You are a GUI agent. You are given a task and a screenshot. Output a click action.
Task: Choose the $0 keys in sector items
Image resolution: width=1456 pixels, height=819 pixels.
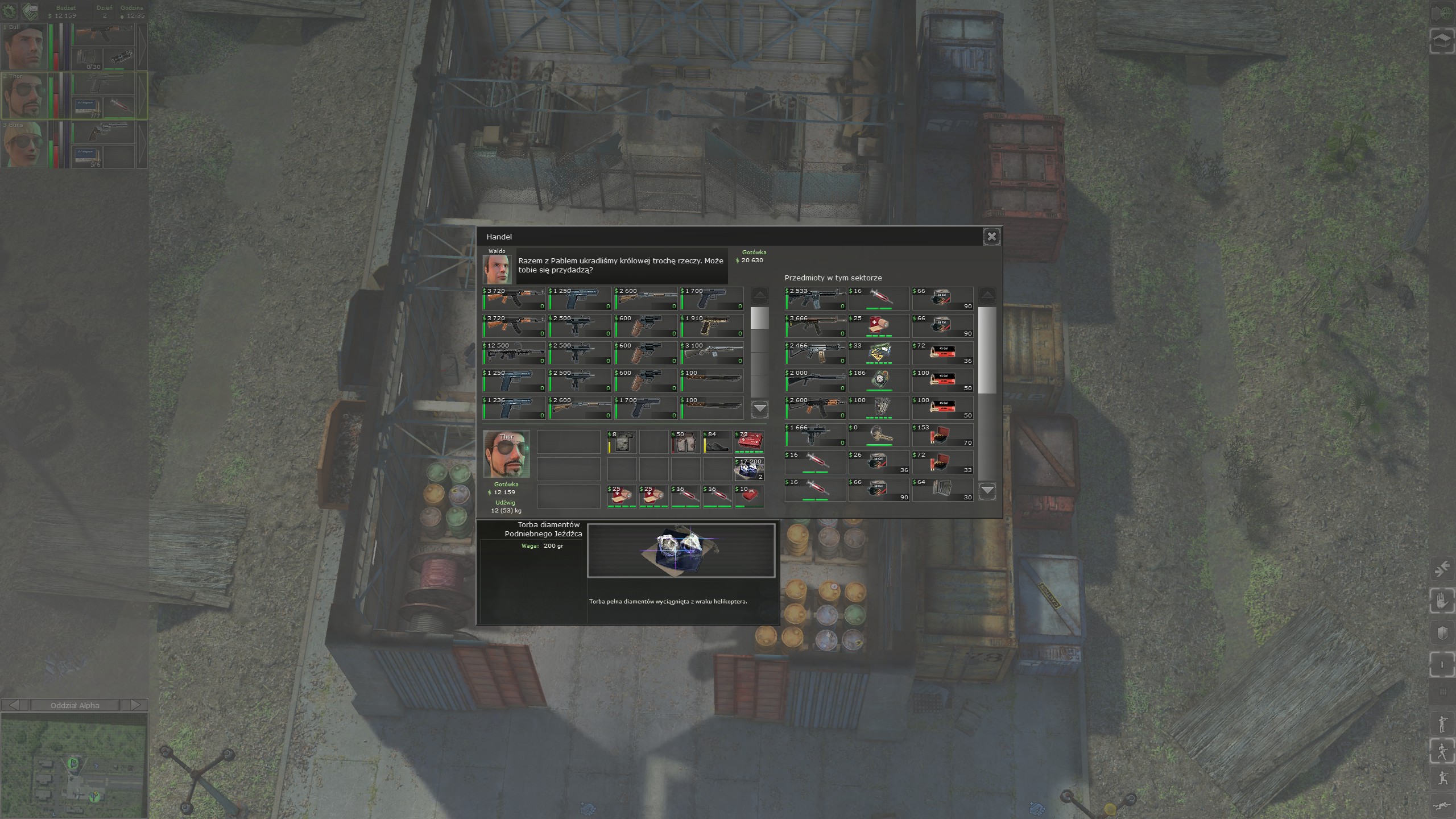(x=879, y=435)
